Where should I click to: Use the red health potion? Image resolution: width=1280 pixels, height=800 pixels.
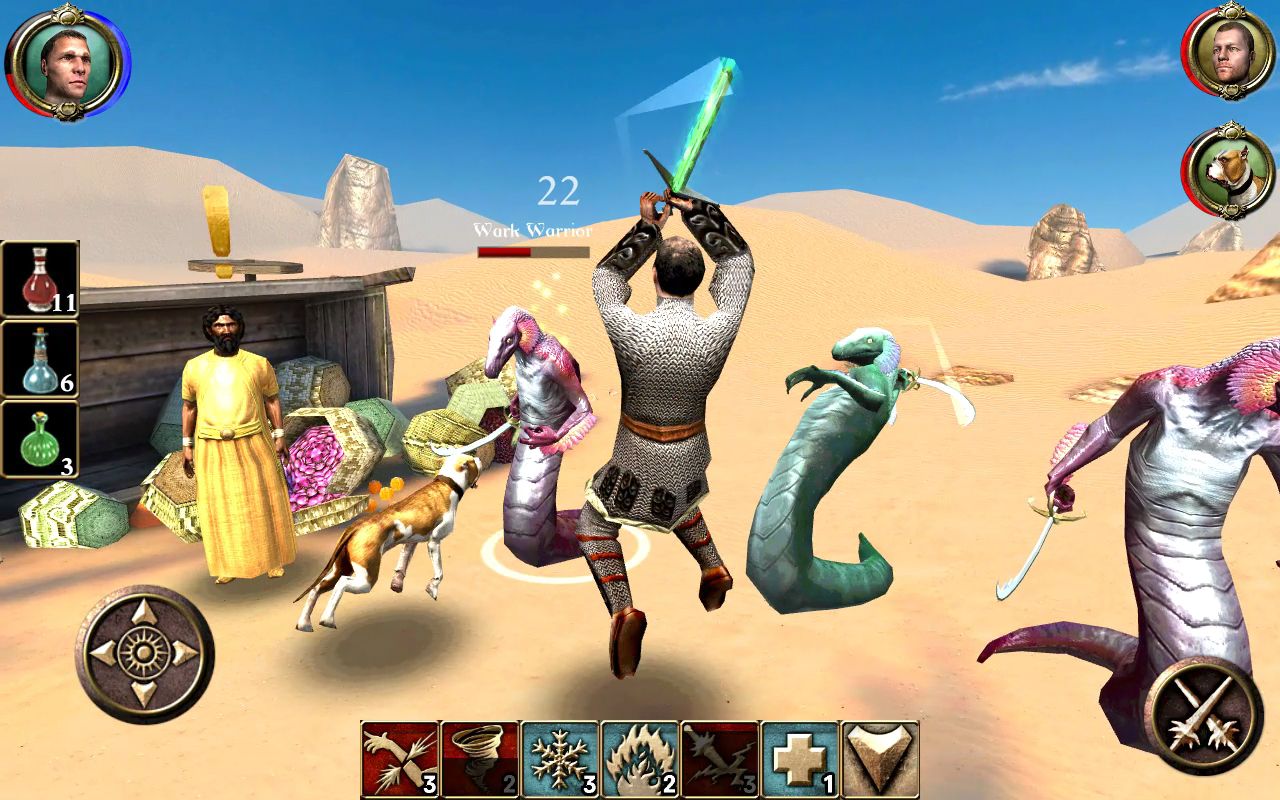tap(41, 280)
